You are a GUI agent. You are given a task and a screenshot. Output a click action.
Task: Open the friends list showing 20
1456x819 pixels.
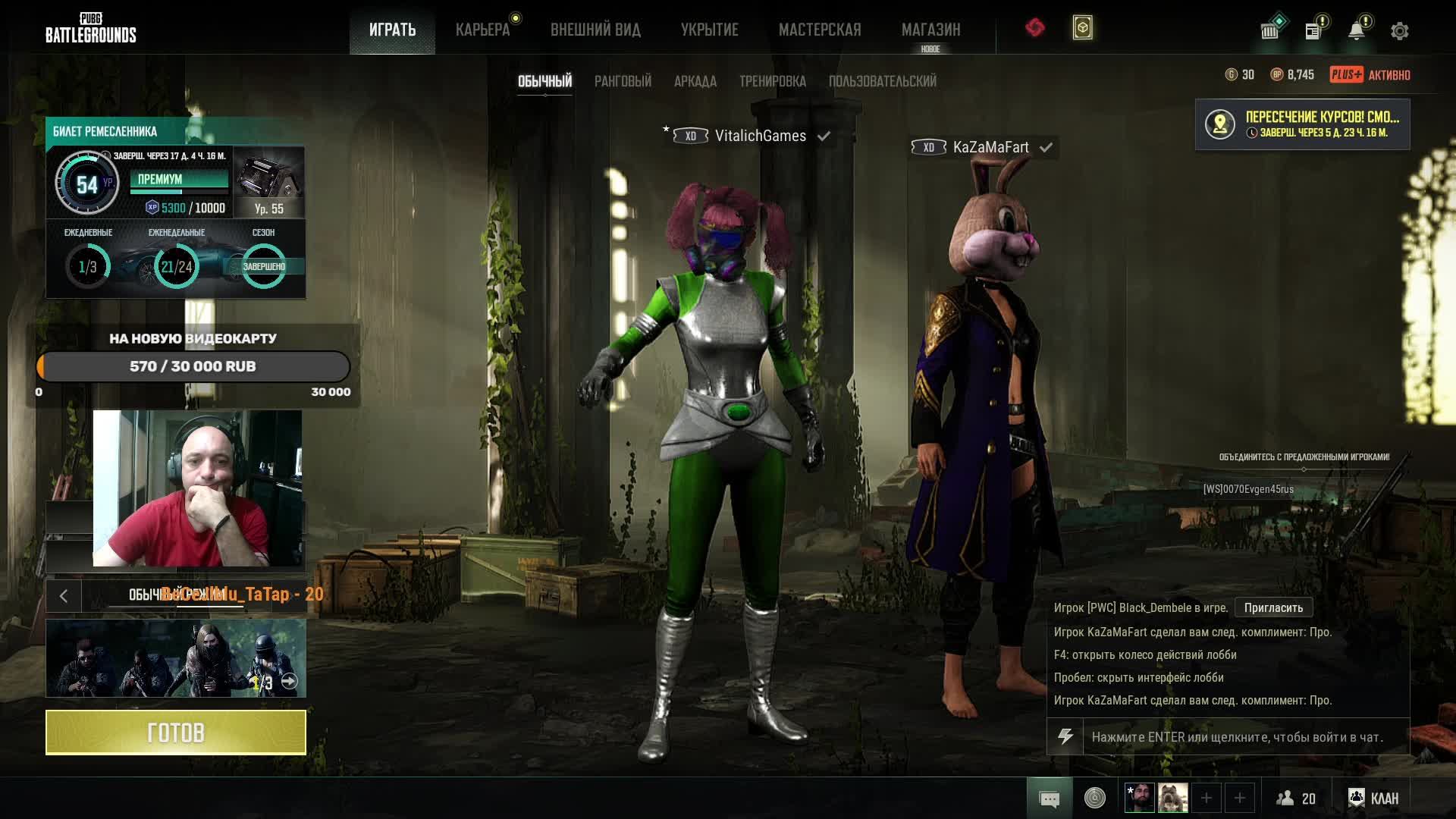(x=1295, y=798)
